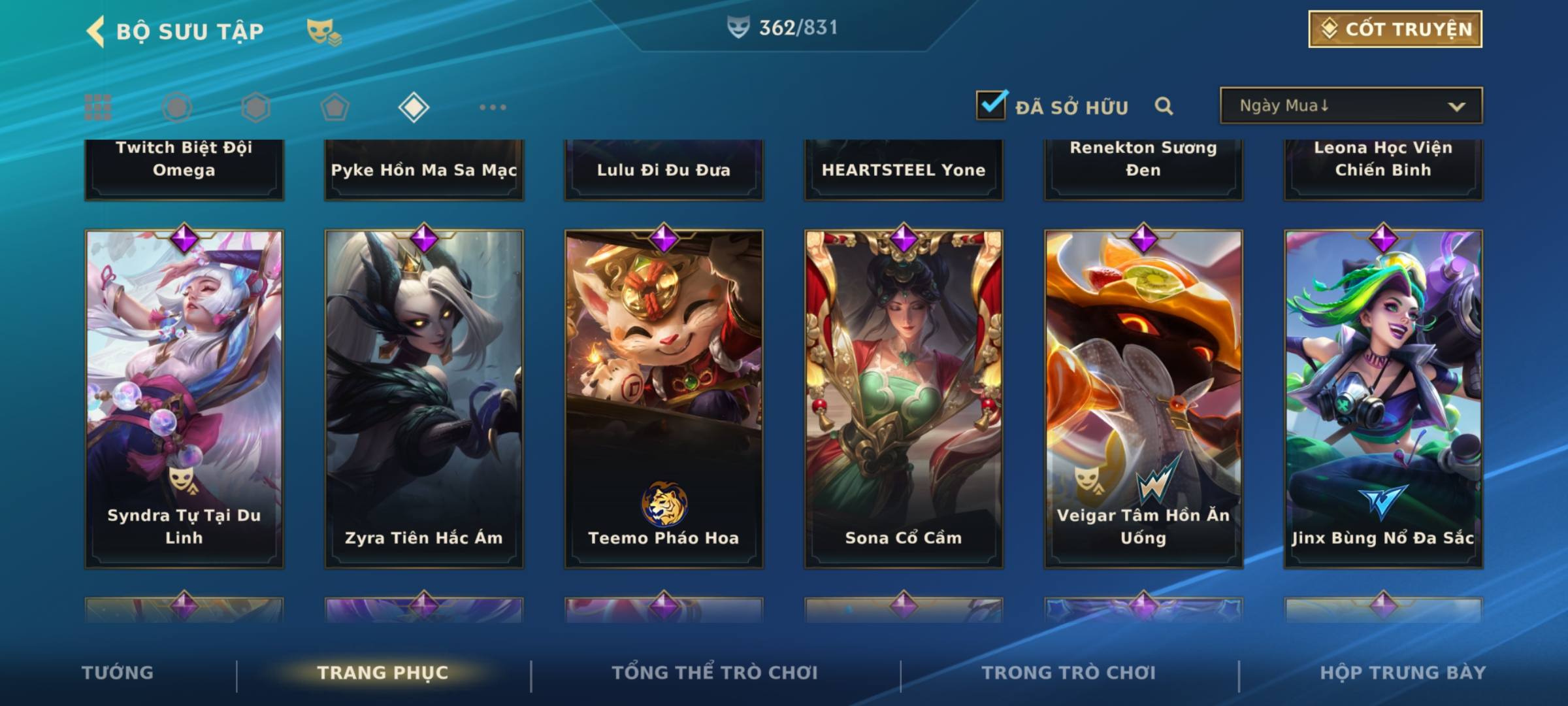The height and width of the screenshot is (706, 1568).
Task: Select the Syndra Tự Tại Du Linh skin
Action: [184, 399]
